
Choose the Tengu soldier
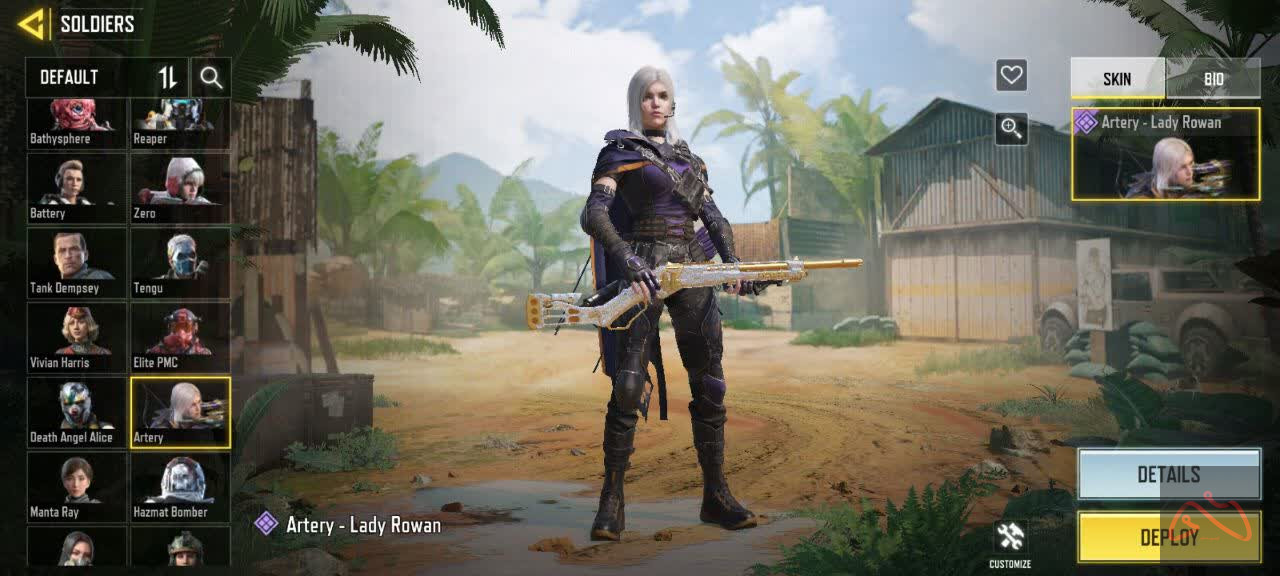tap(180, 264)
